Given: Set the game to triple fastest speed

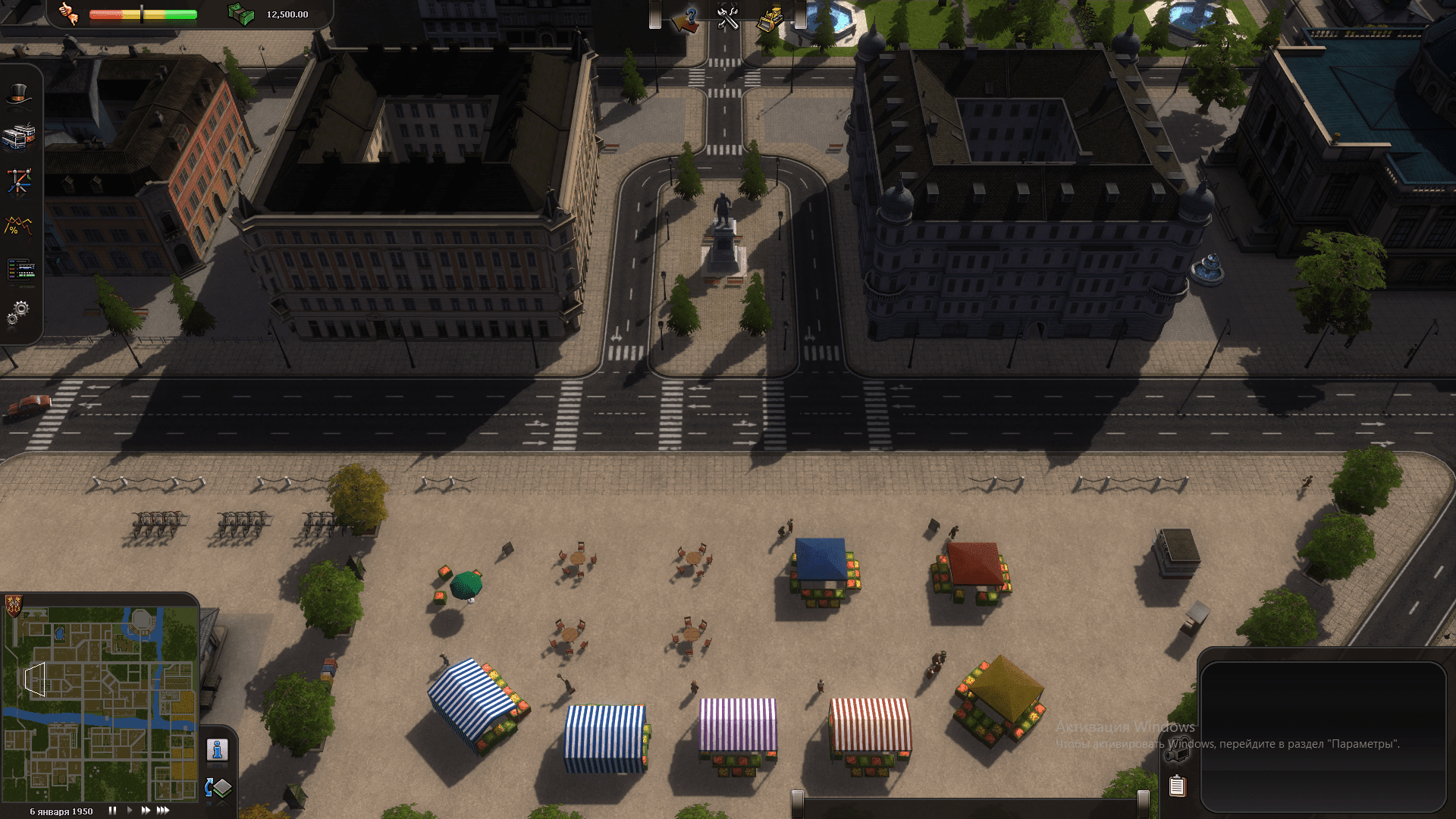Looking at the screenshot, I should 163,811.
